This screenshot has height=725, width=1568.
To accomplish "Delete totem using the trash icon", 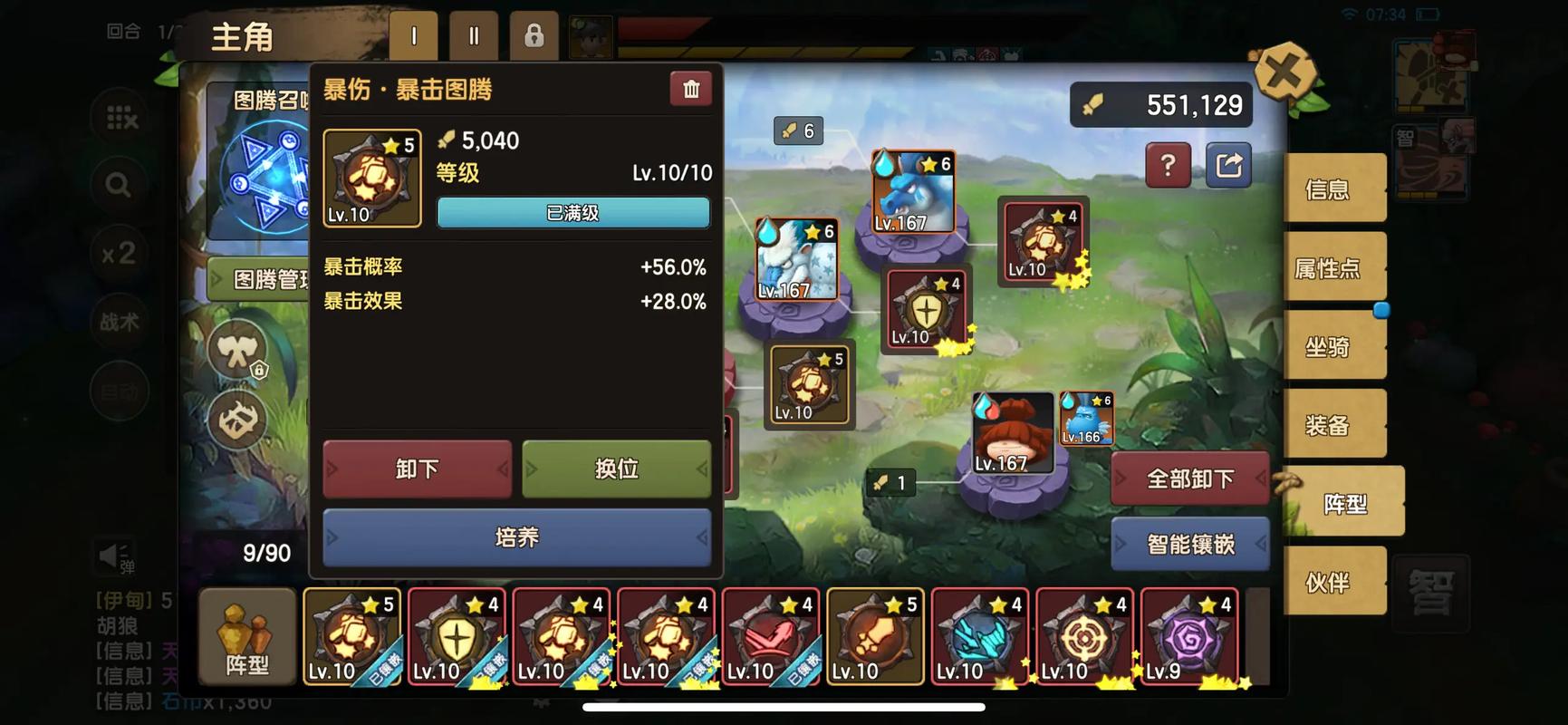I will 691,89.
